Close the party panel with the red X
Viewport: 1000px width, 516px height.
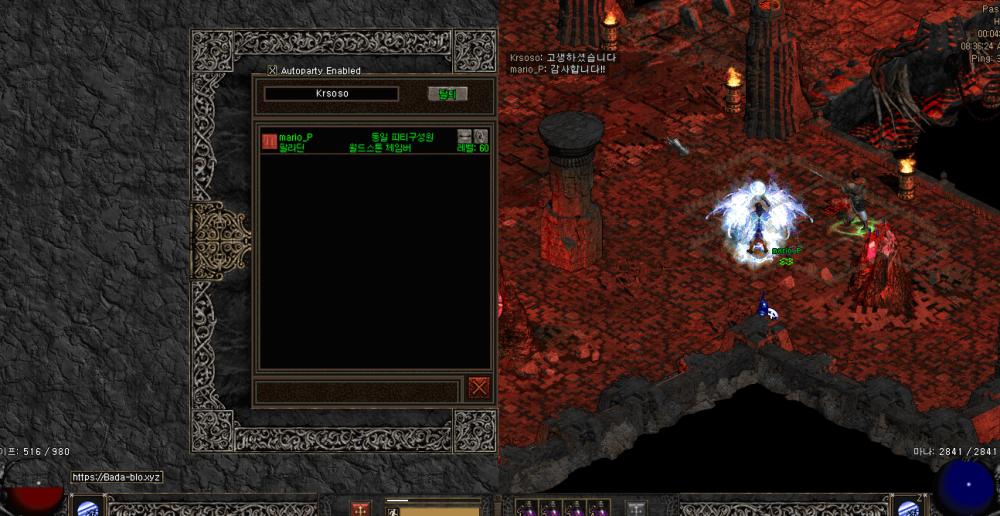[x=479, y=388]
